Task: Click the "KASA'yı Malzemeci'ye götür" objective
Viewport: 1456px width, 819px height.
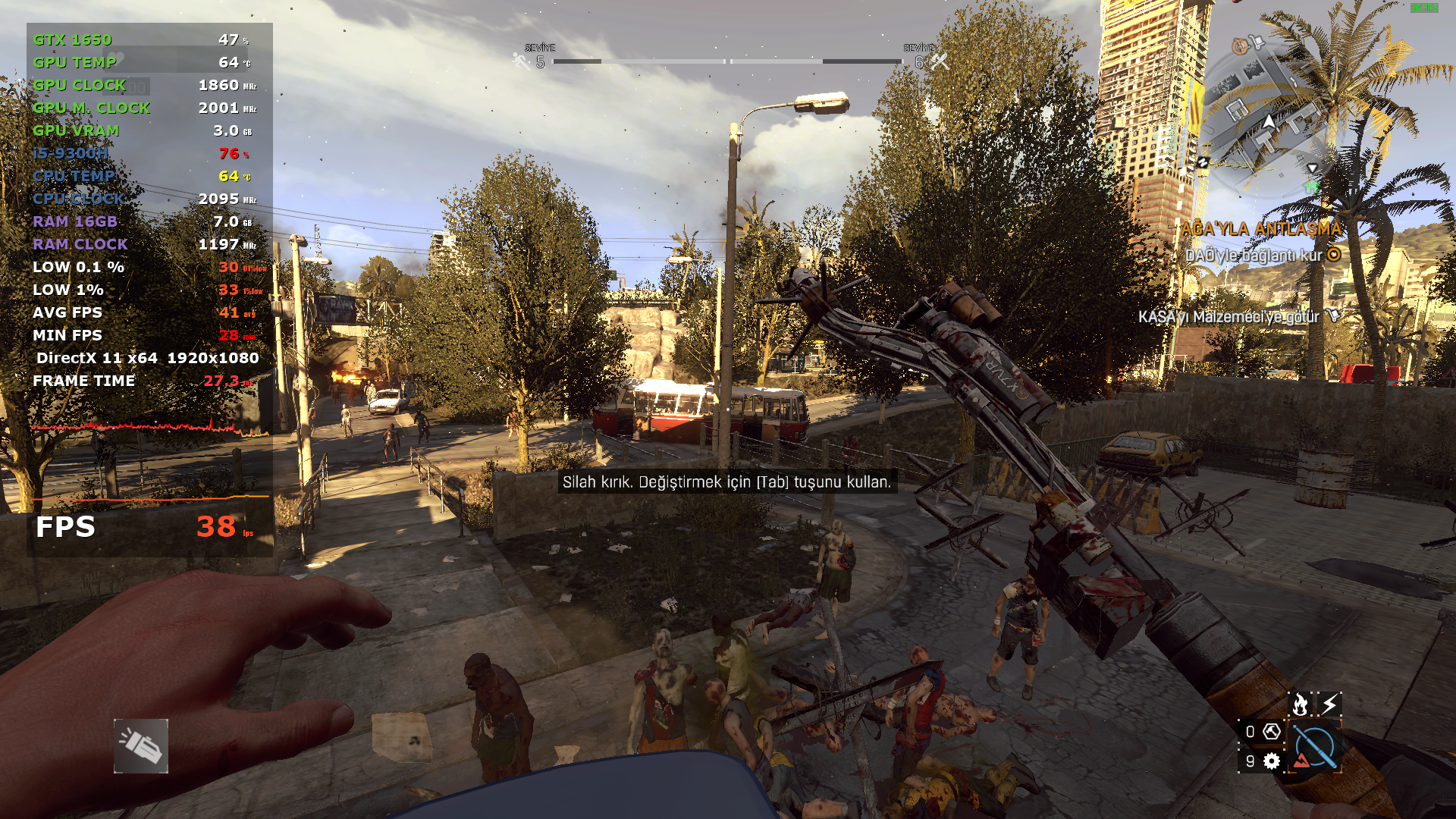Action: tap(1228, 317)
